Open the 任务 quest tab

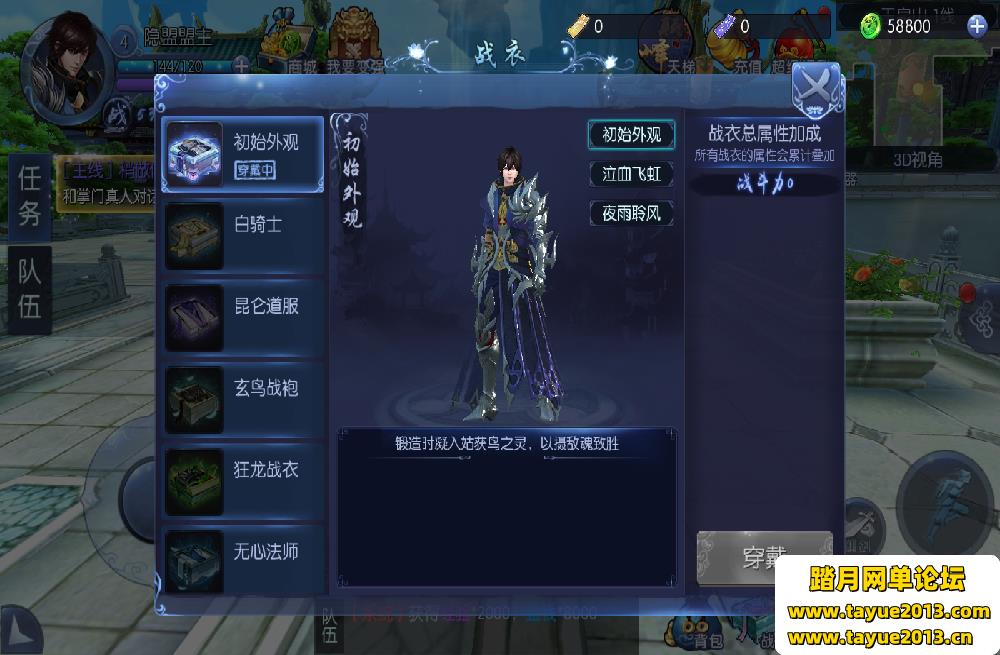point(30,196)
